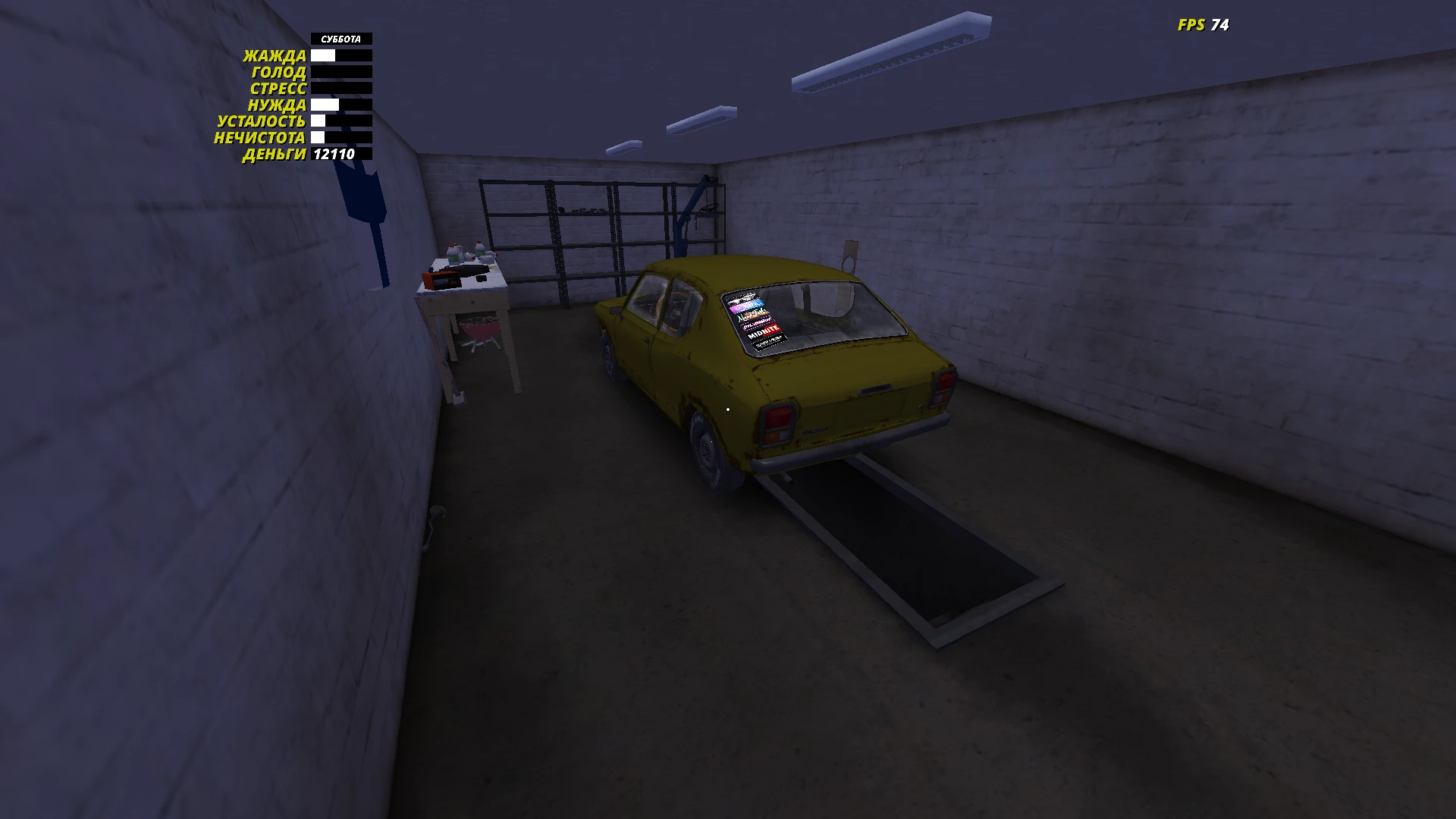
Task: Click the ЖАЖДА thirst bar
Action: (x=340, y=55)
